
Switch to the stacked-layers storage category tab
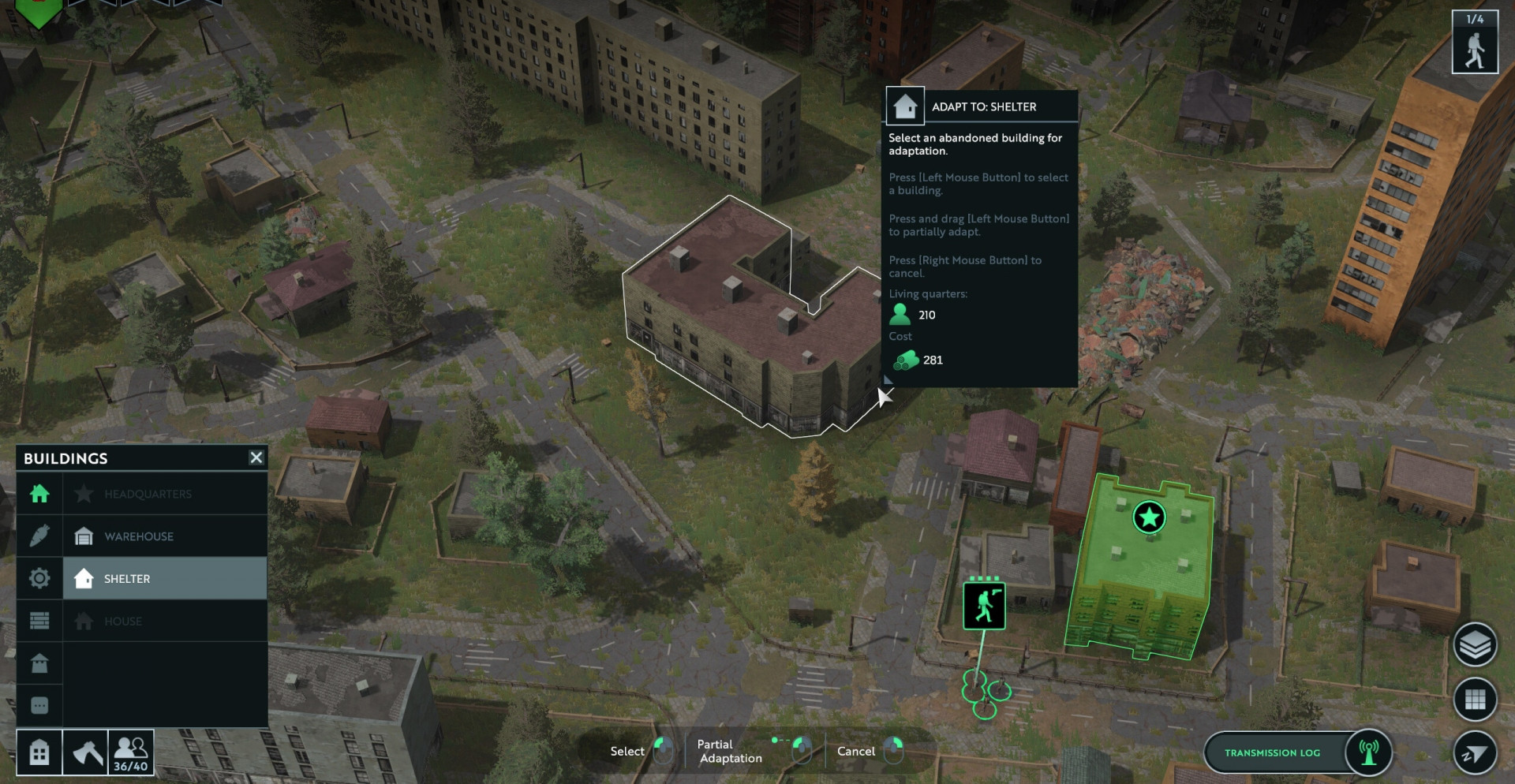coord(39,621)
